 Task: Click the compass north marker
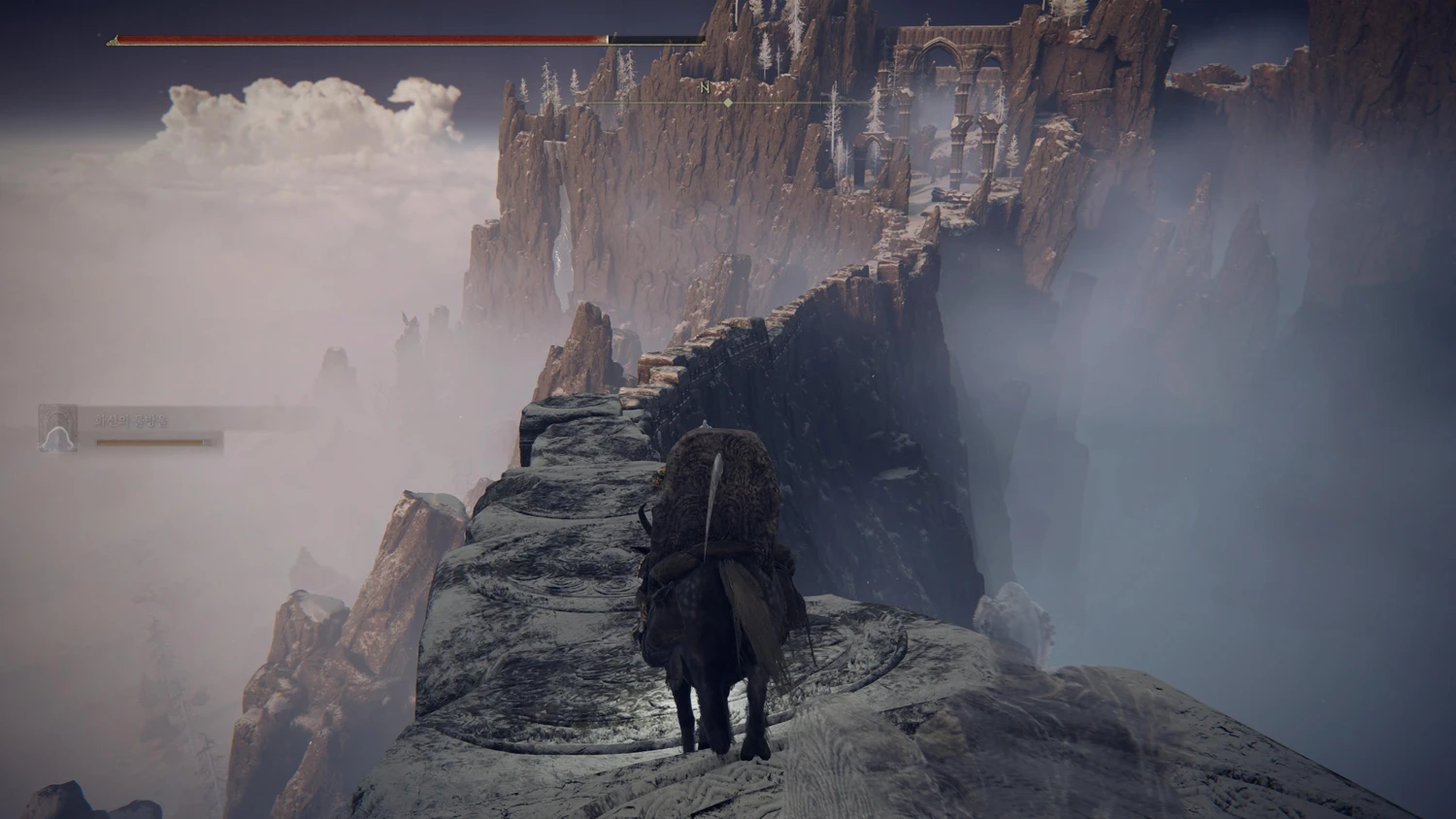click(x=706, y=88)
